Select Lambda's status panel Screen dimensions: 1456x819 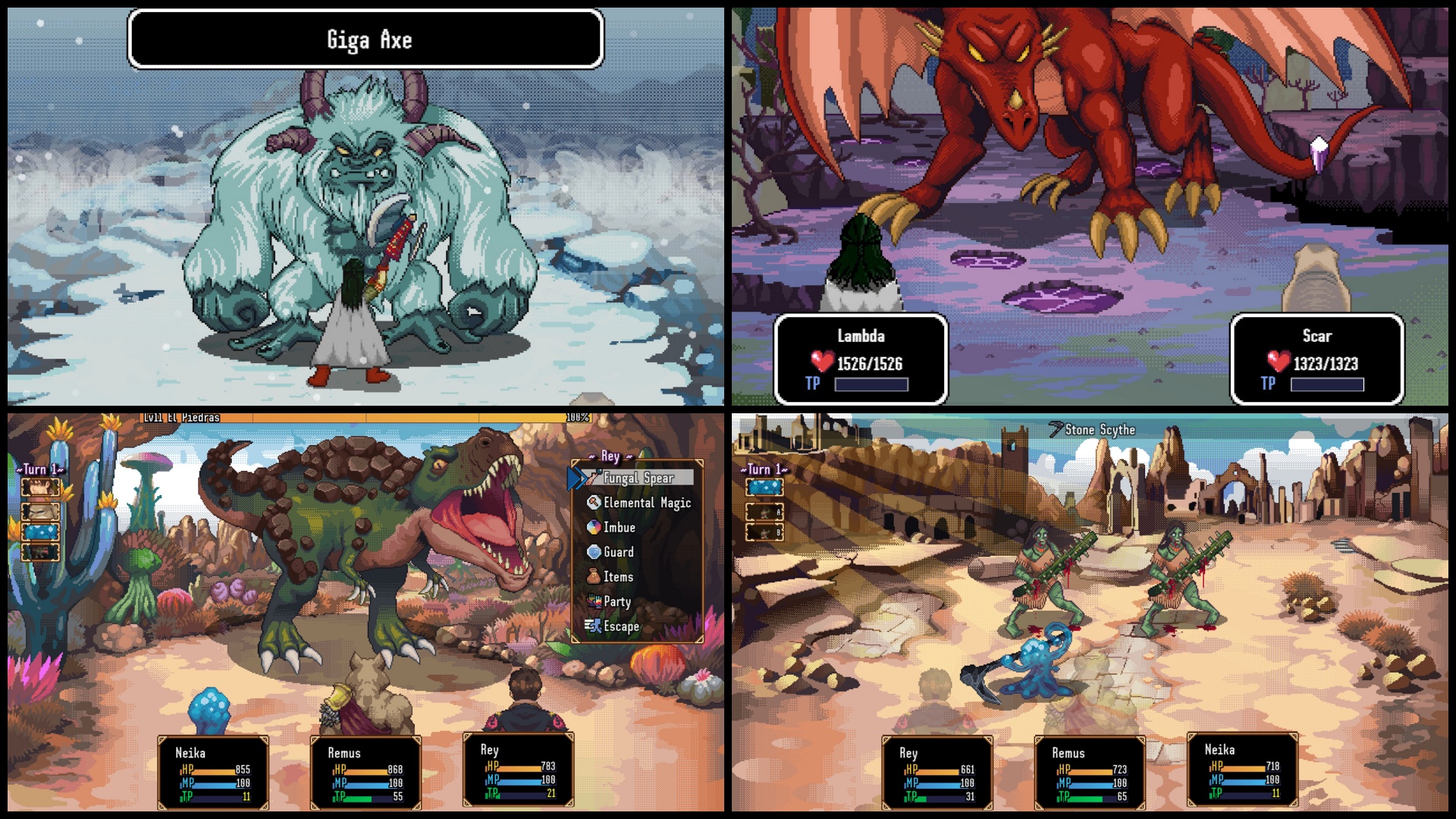click(x=861, y=359)
